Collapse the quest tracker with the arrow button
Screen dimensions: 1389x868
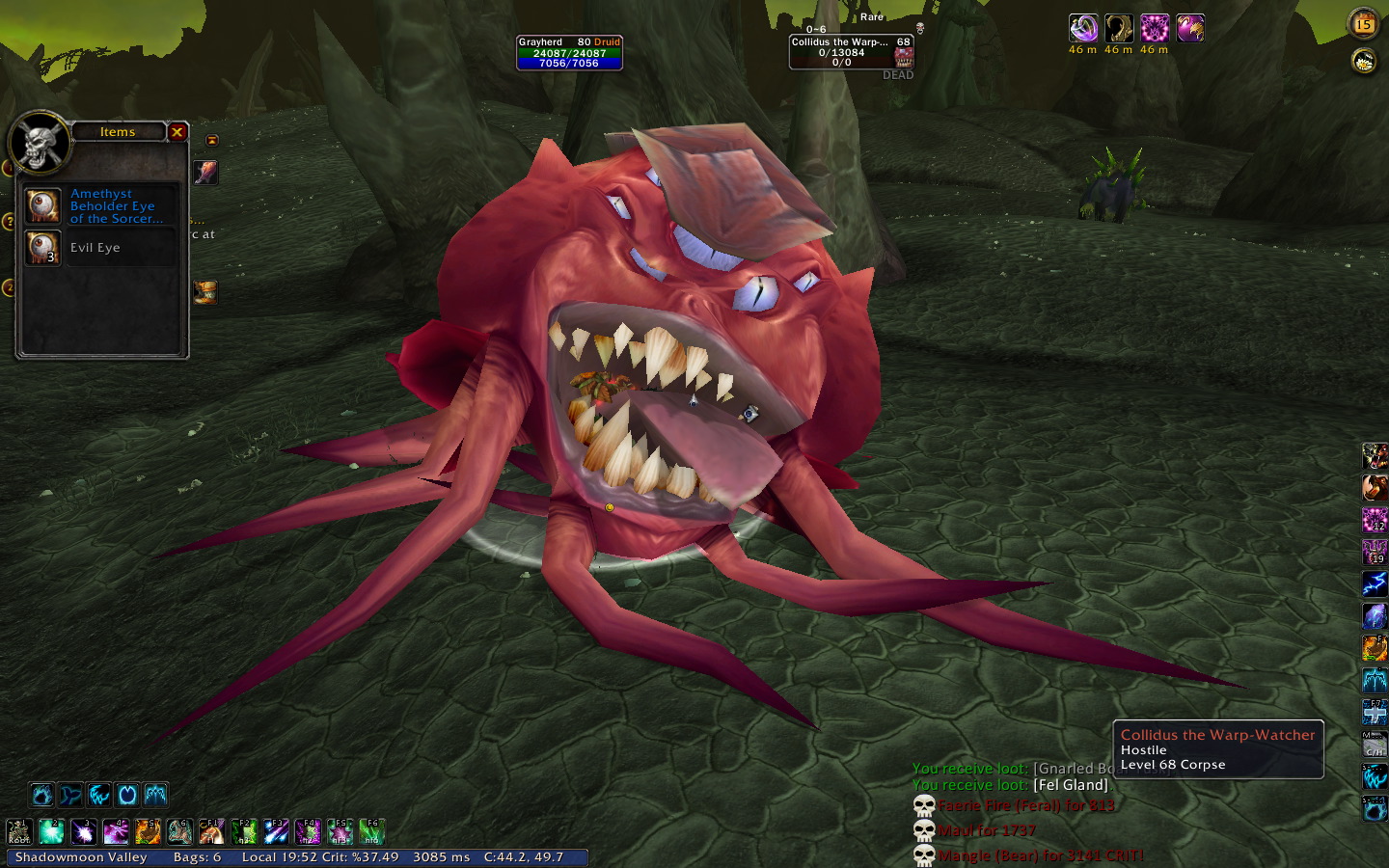tap(212, 141)
